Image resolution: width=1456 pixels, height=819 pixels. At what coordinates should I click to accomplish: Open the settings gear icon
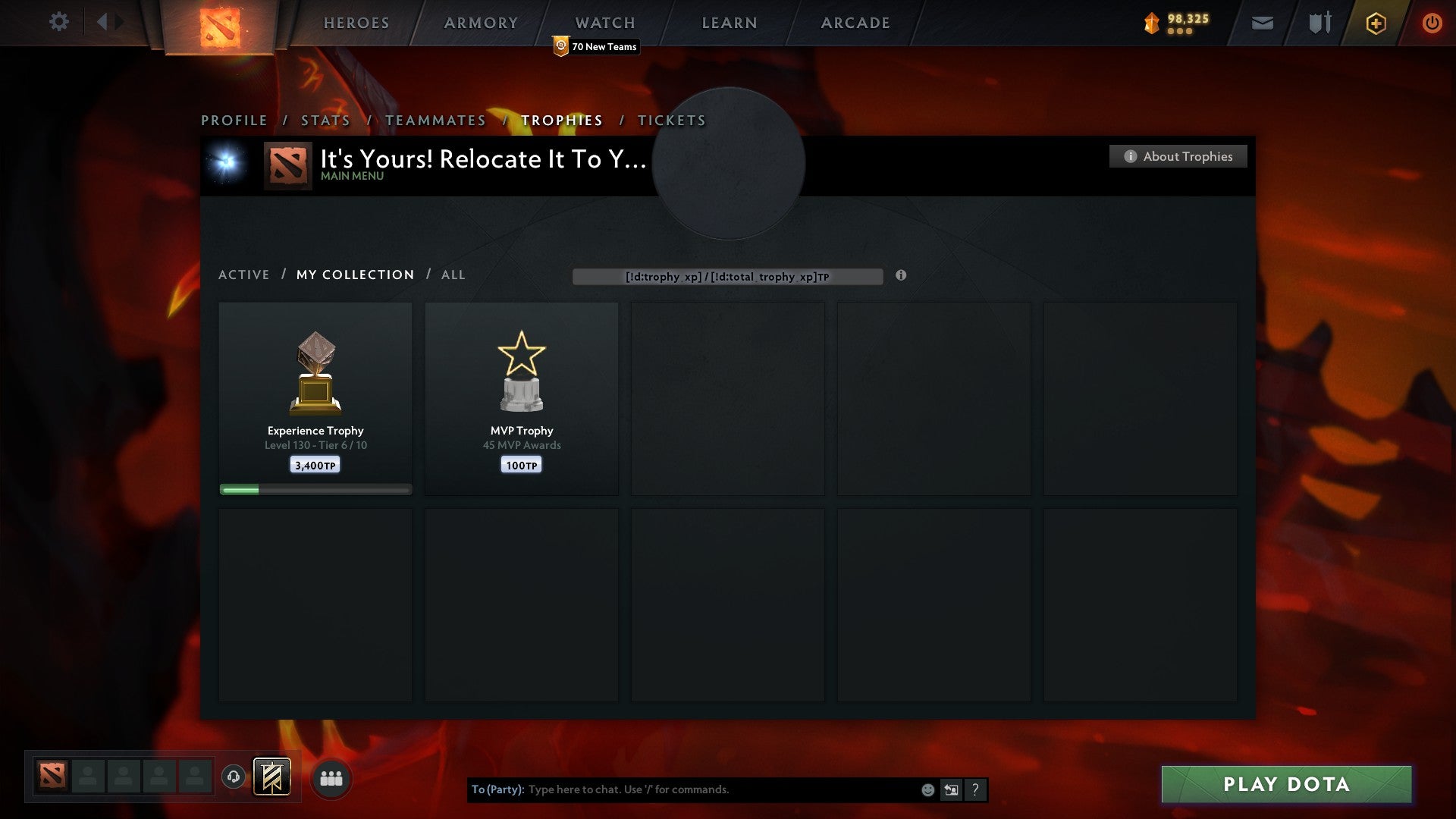click(x=59, y=22)
